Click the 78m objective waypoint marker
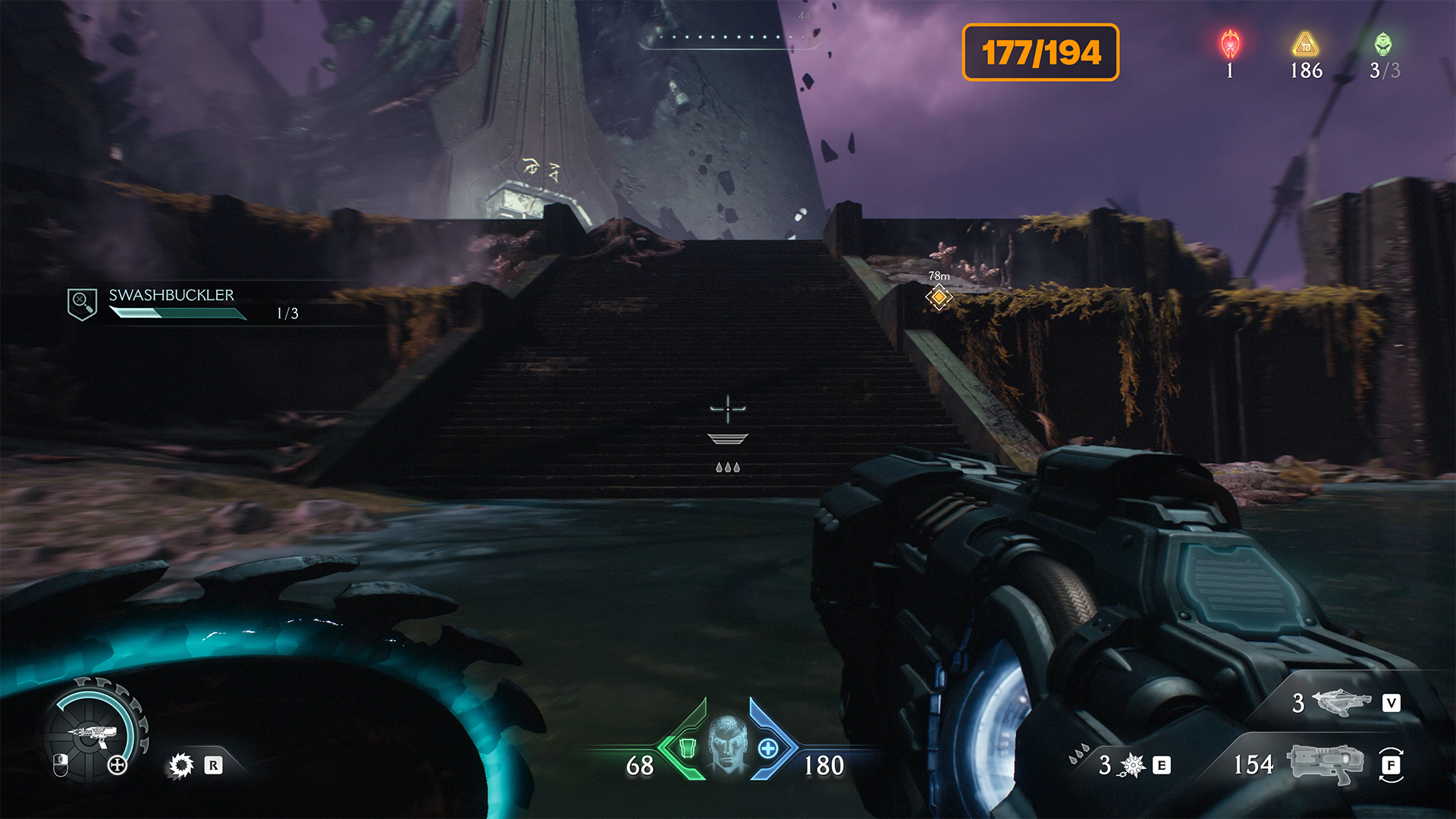1456x819 pixels. pos(939,297)
